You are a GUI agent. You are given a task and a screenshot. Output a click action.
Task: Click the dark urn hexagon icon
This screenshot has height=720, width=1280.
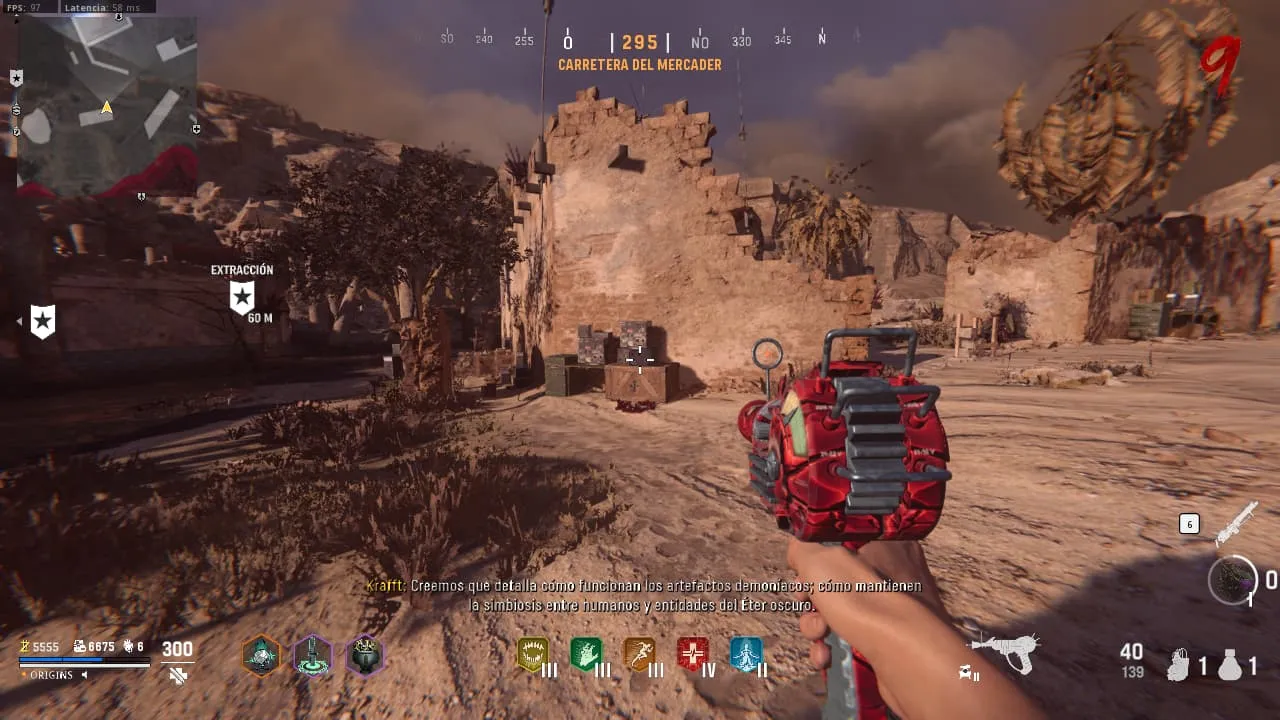[364, 656]
